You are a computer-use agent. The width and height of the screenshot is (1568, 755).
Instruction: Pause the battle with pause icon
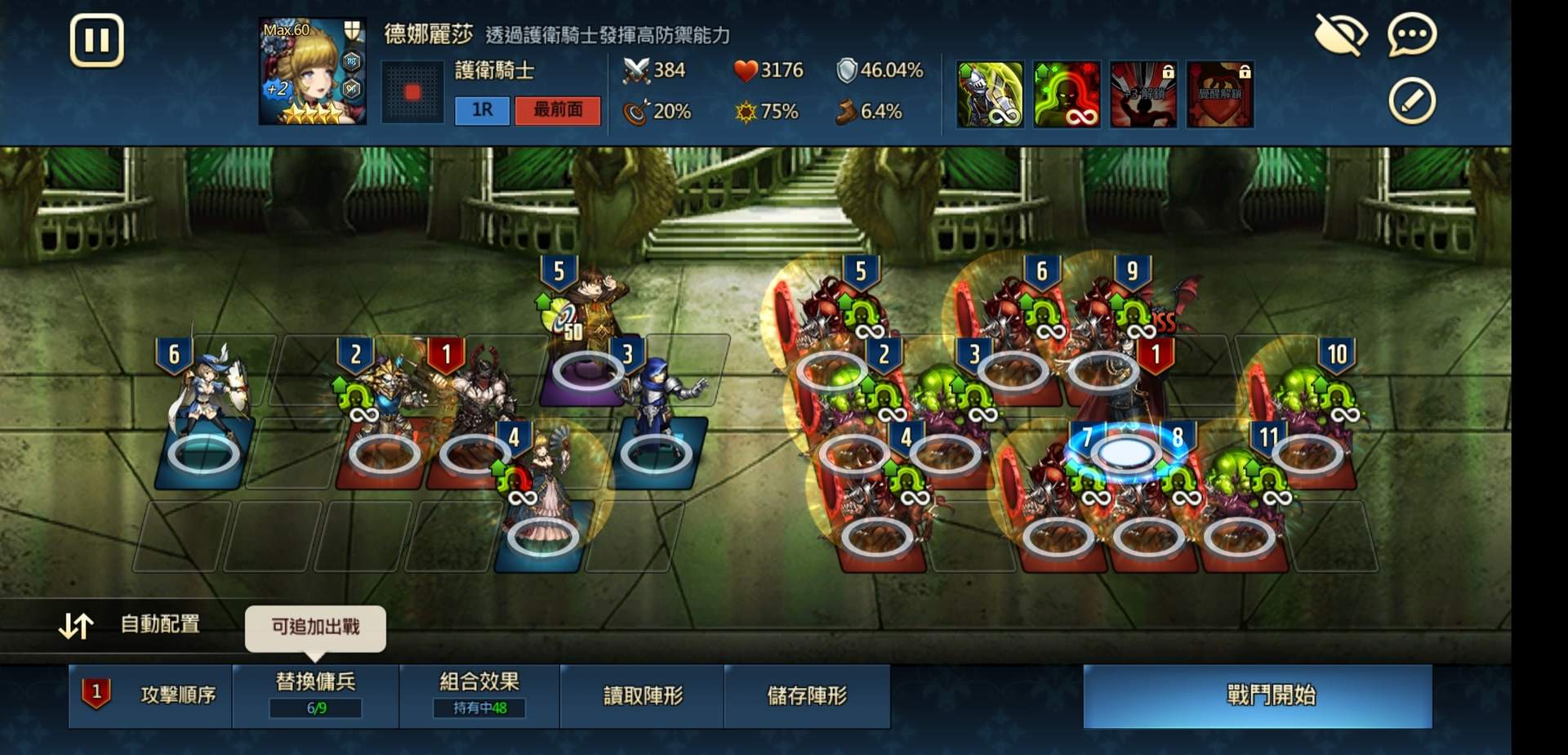click(x=96, y=39)
